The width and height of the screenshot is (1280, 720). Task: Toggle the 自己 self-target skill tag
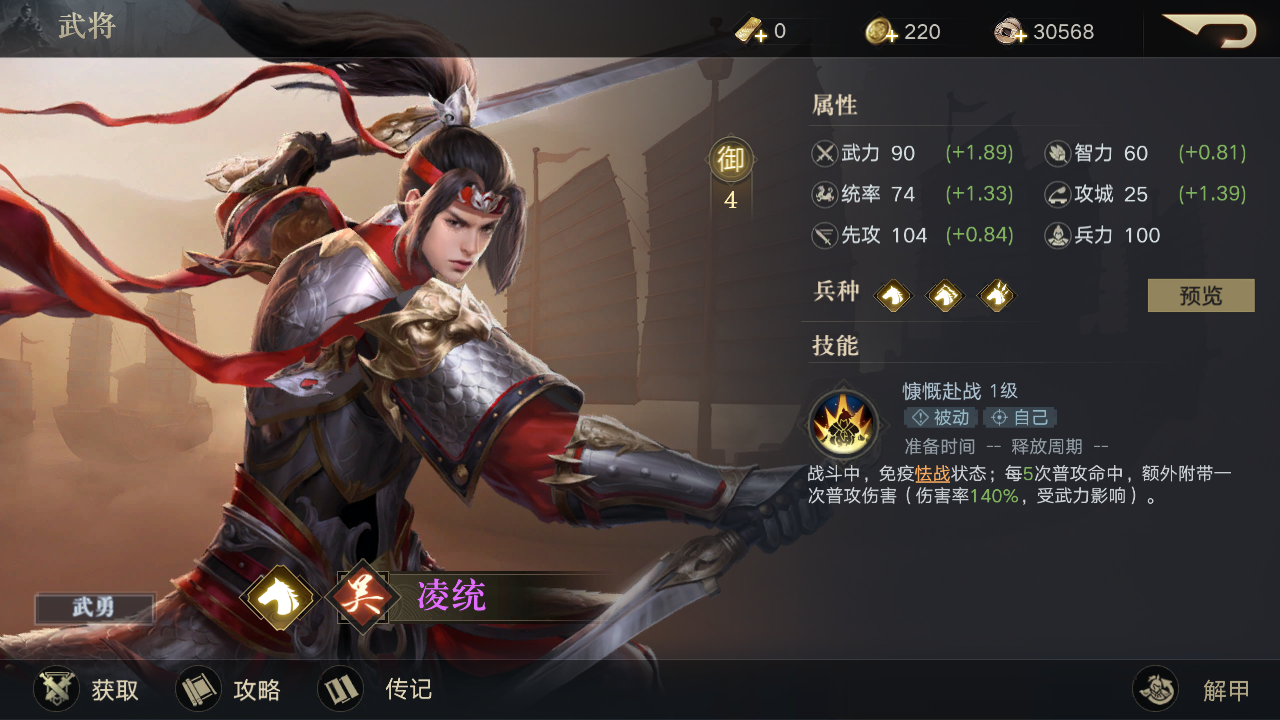[1019, 418]
